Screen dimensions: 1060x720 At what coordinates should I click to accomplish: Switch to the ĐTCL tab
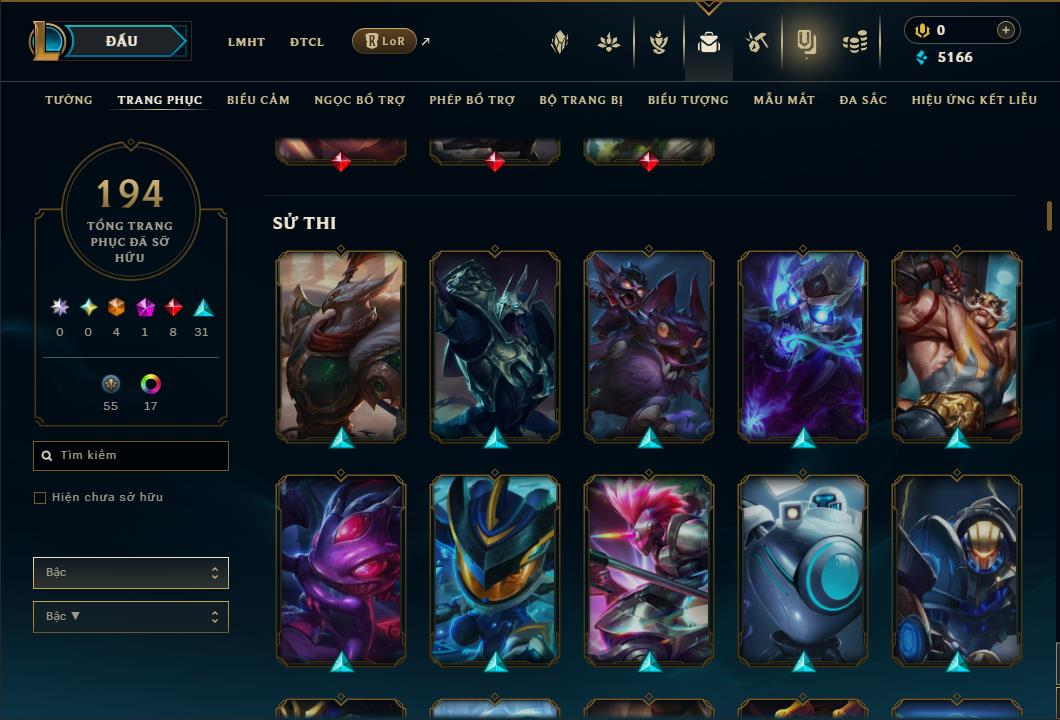click(x=307, y=42)
